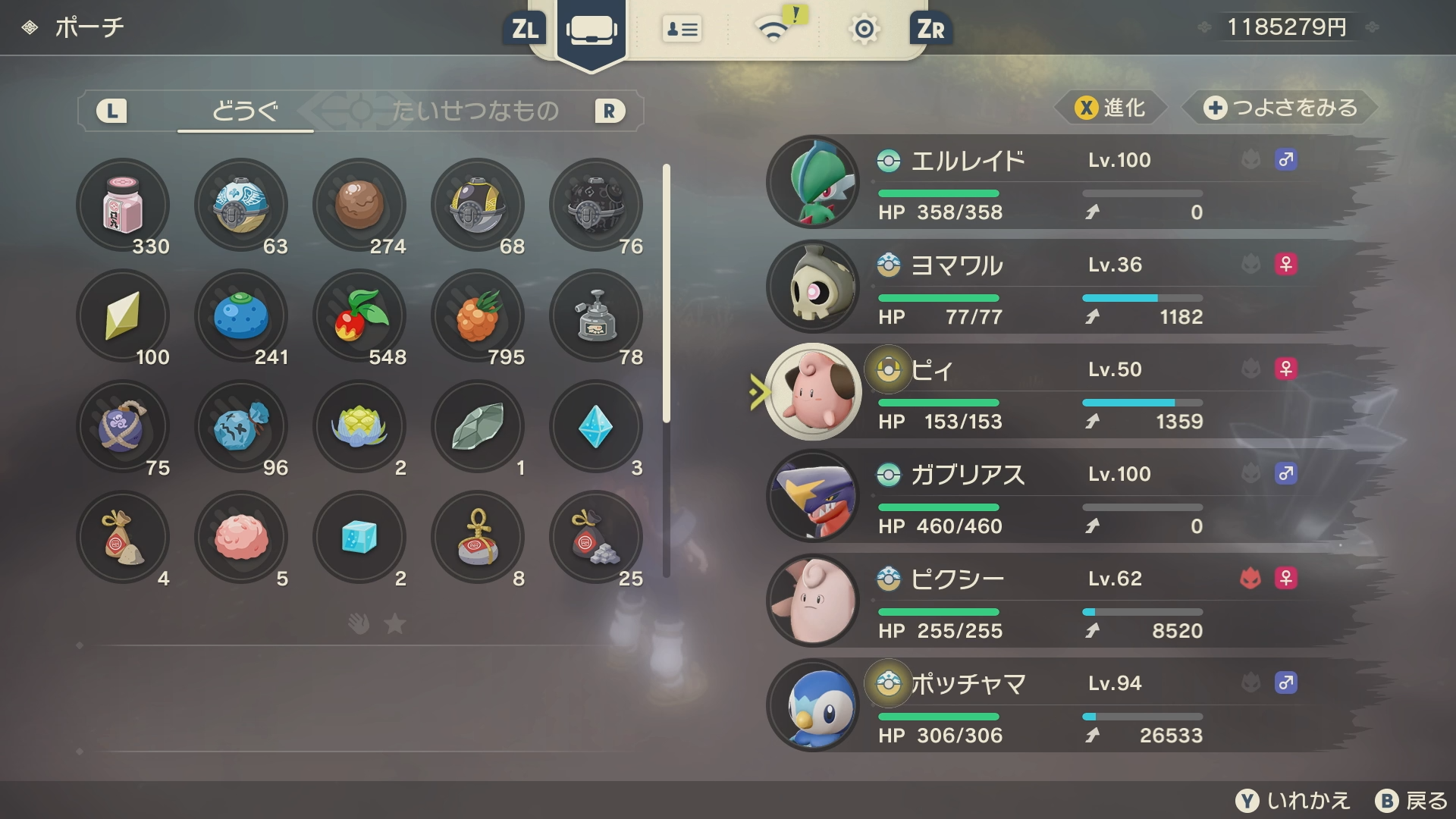Choose the gray leaf stone item
This screenshot has width=1456, height=819.
(478, 426)
